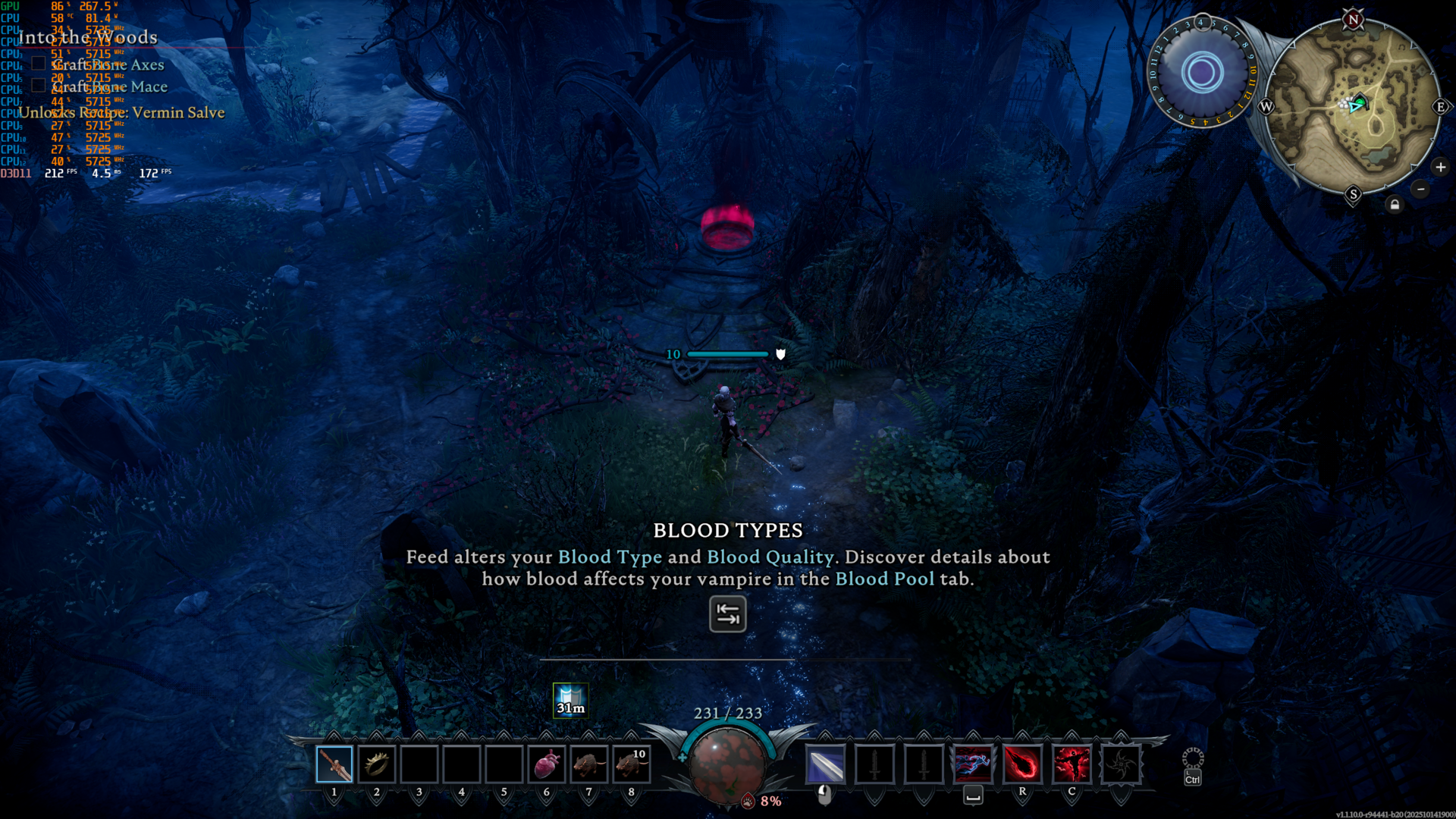
Task: Select the golden ring item in slot 2
Action: click(x=377, y=764)
